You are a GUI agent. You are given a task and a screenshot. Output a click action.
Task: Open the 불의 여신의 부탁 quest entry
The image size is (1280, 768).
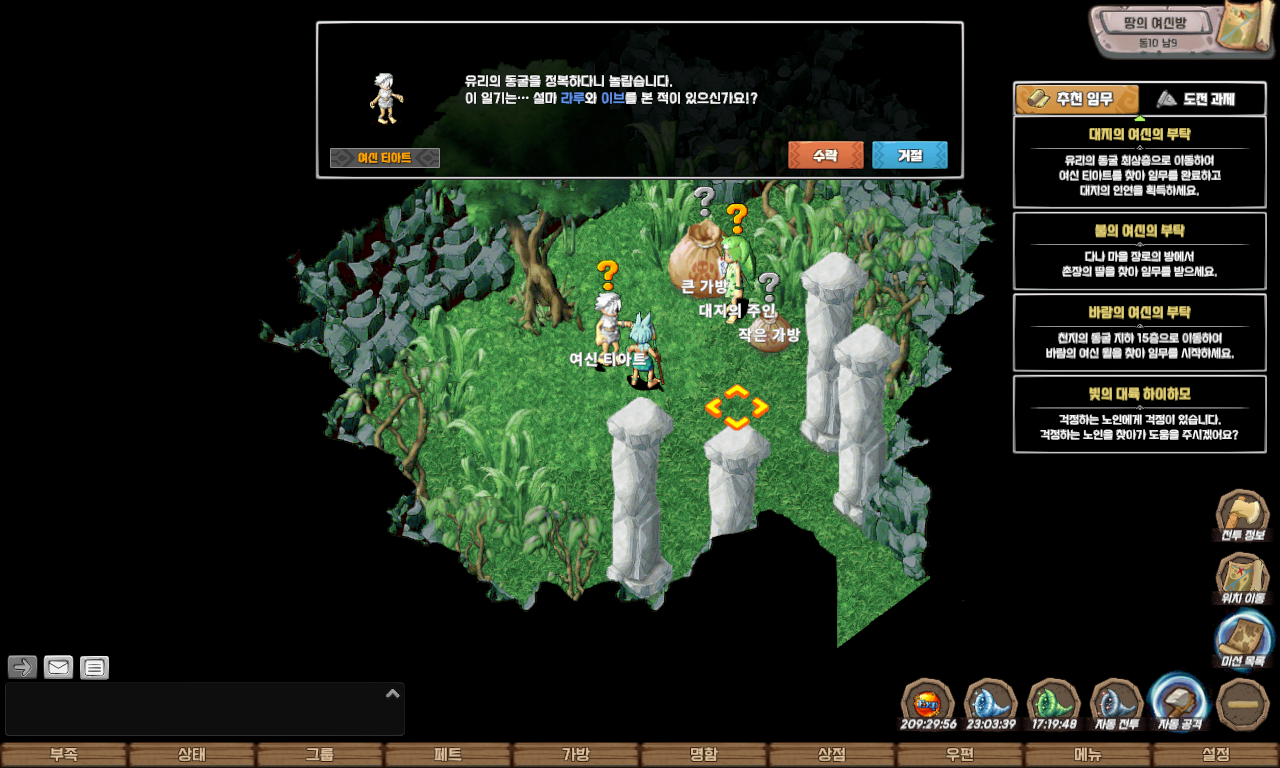[1139, 250]
